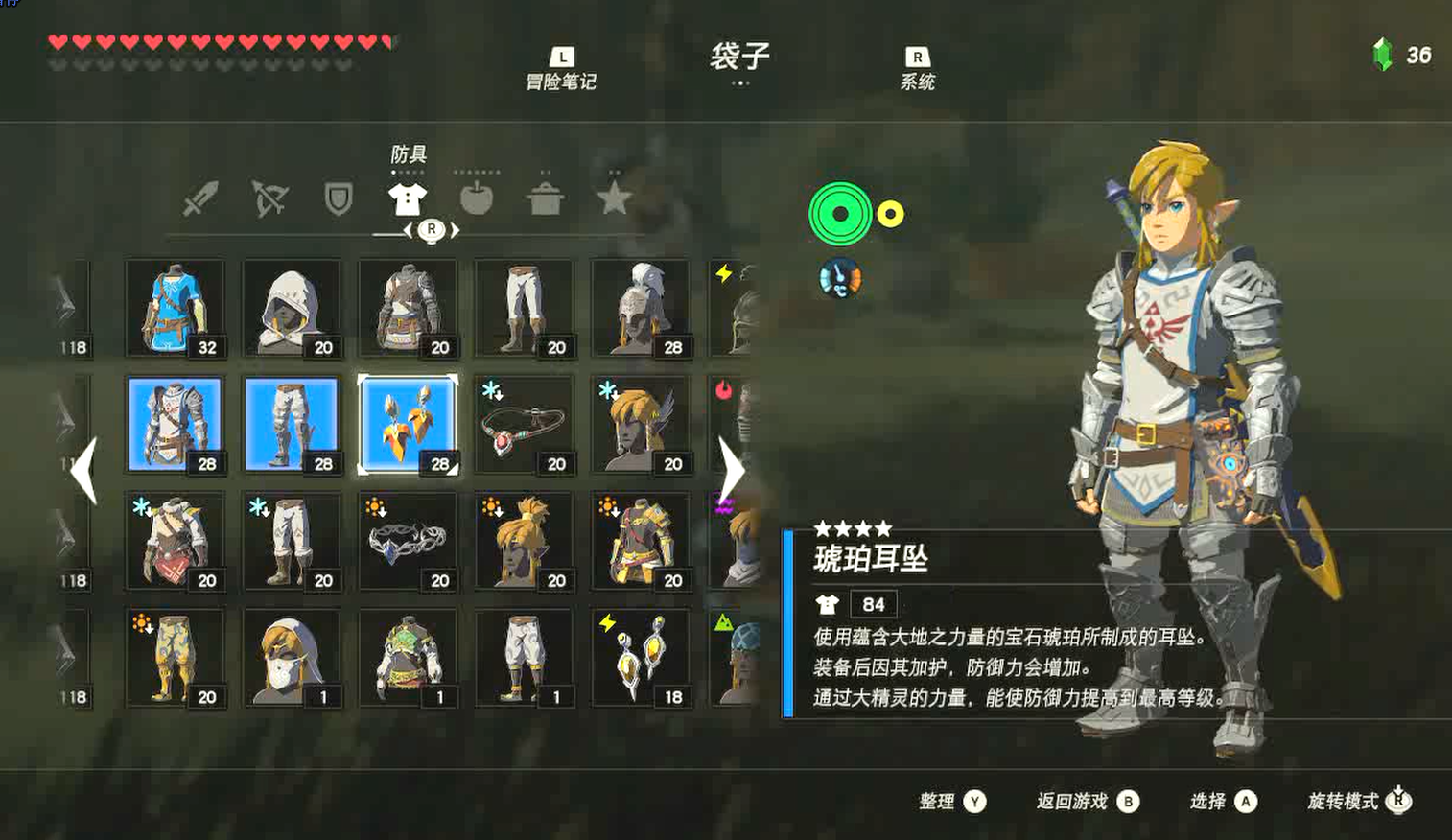The height and width of the screenshot is (840, 1452).
Task: Click right arrow to view next inventory page
Action: pos(733,470)
